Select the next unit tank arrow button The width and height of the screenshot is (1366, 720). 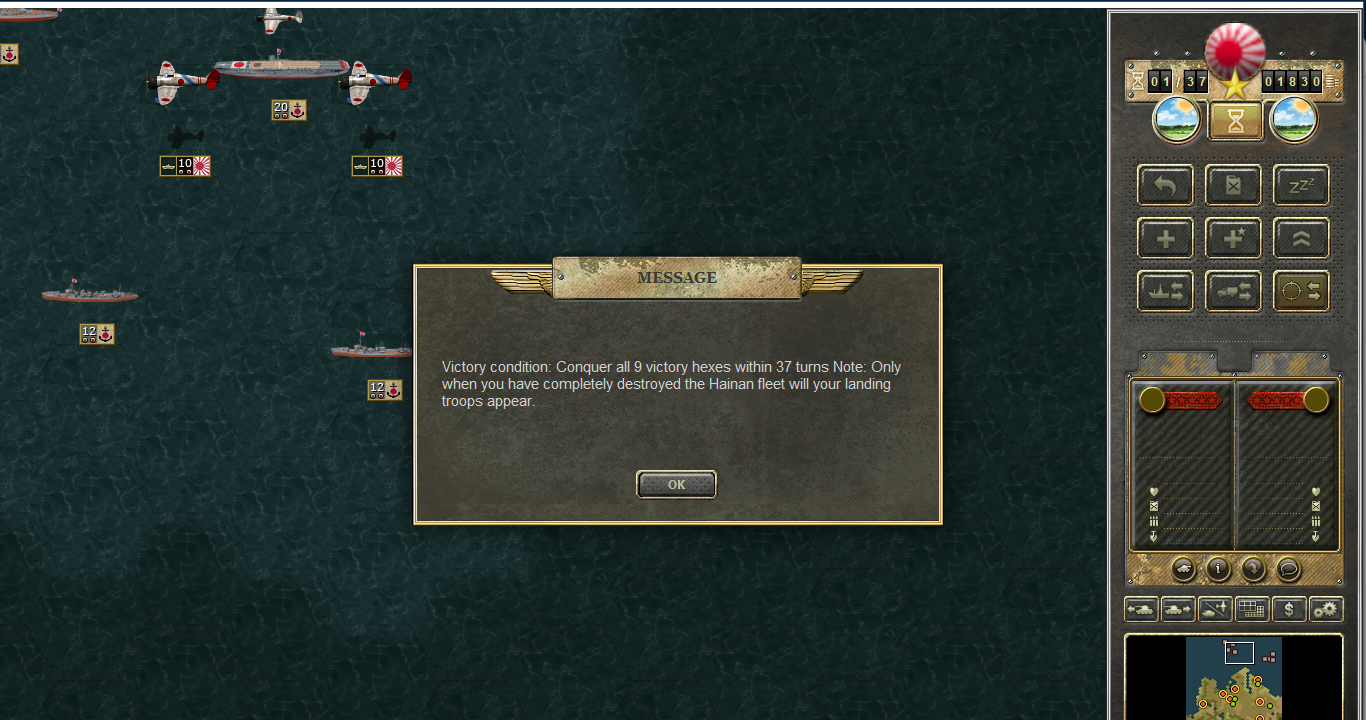[x=1178, y=609]
